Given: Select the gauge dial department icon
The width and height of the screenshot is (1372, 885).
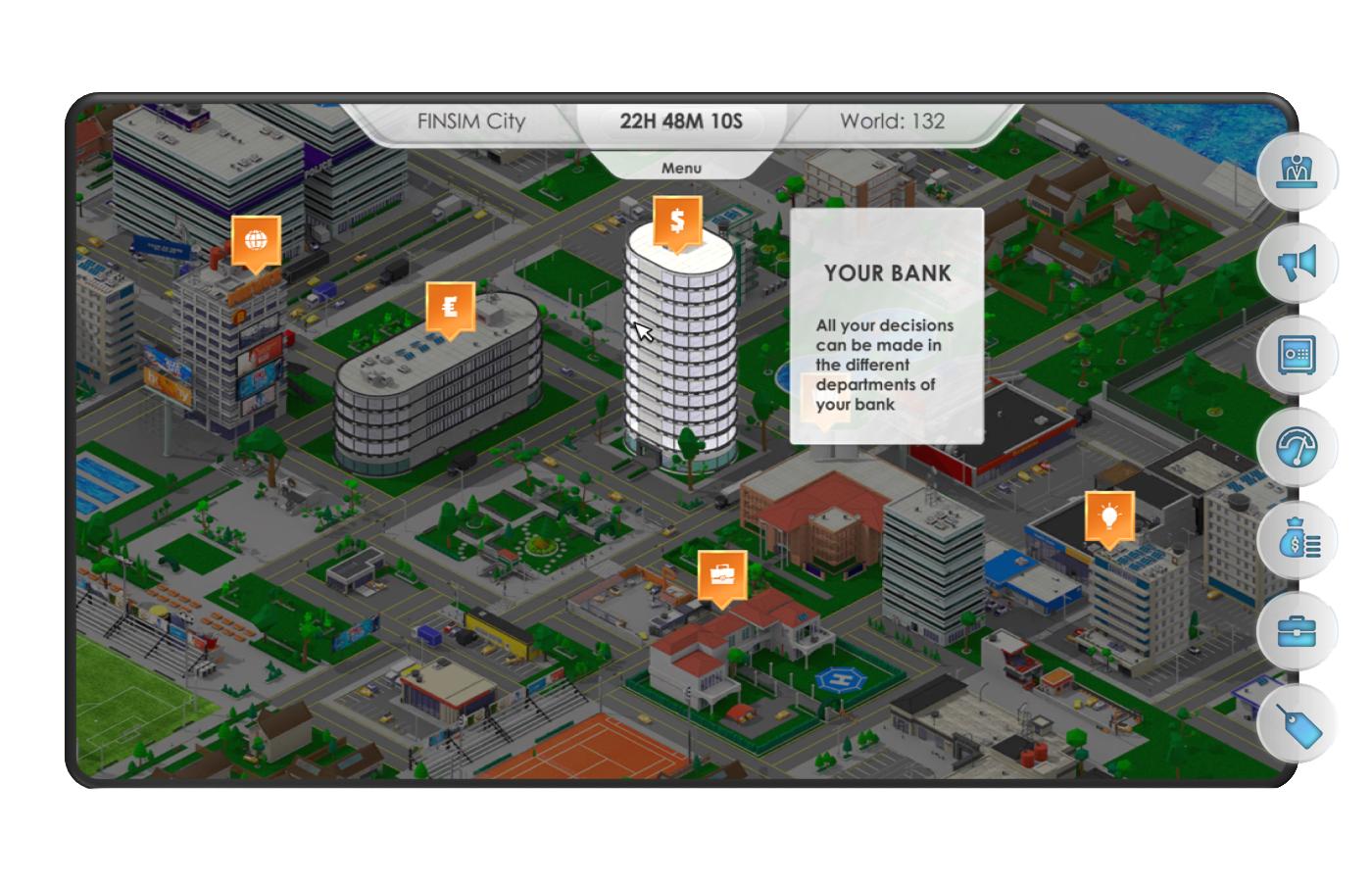Looking at the screenshot, I should [x=1297, y=448].
